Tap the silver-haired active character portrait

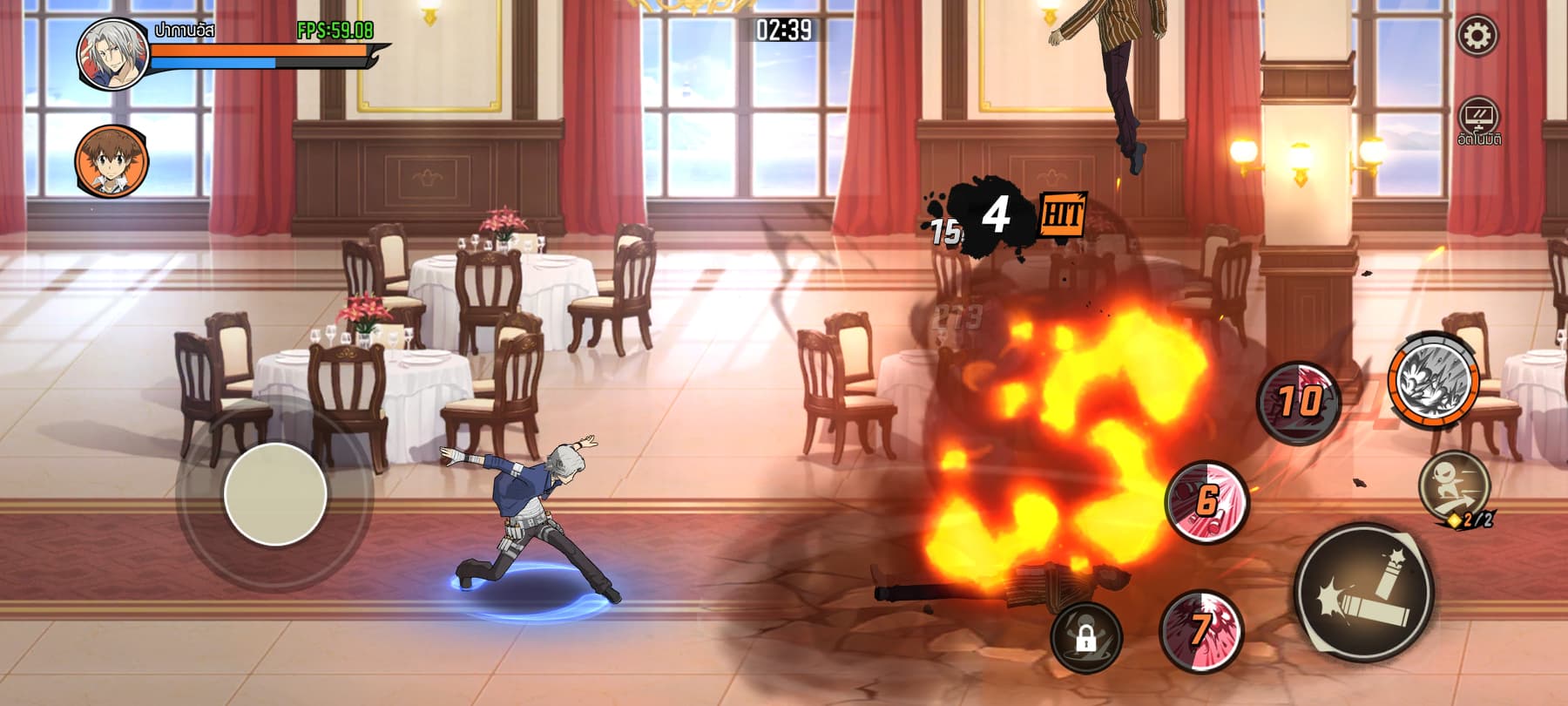coord(113,54)
